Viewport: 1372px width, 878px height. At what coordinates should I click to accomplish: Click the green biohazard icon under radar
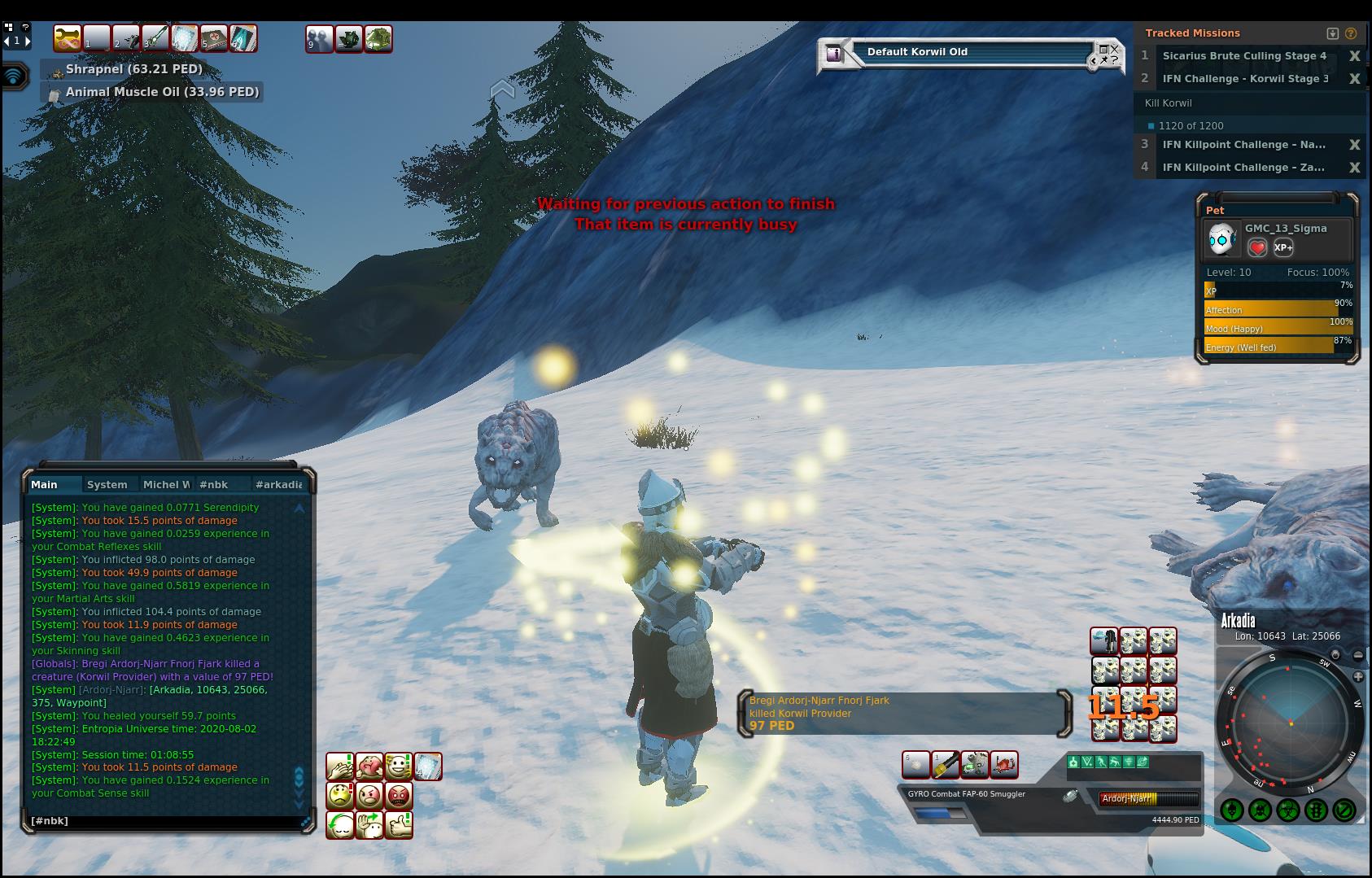click(x=1287, y=810)
